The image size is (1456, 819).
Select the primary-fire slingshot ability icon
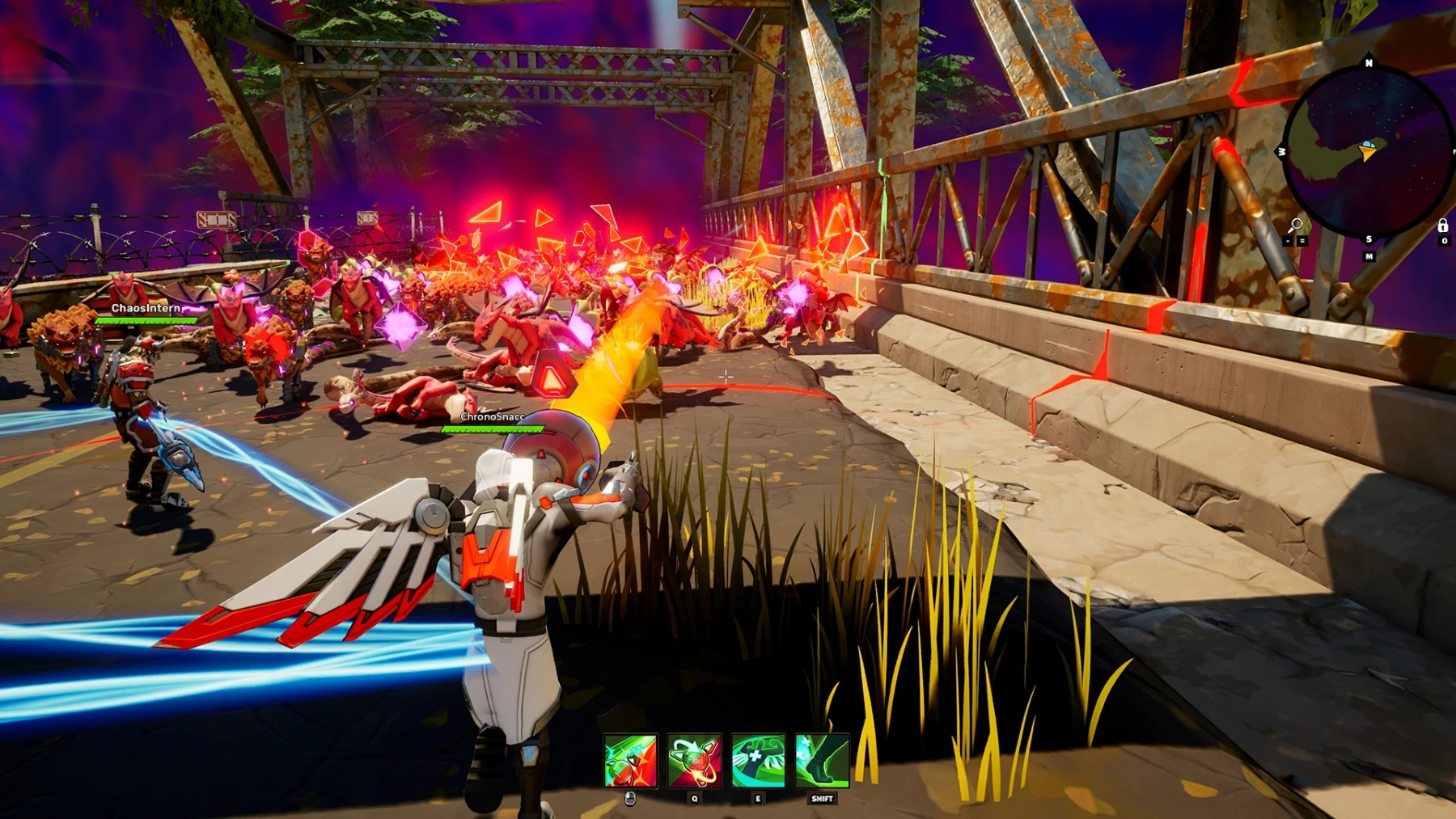click(630, 761)
